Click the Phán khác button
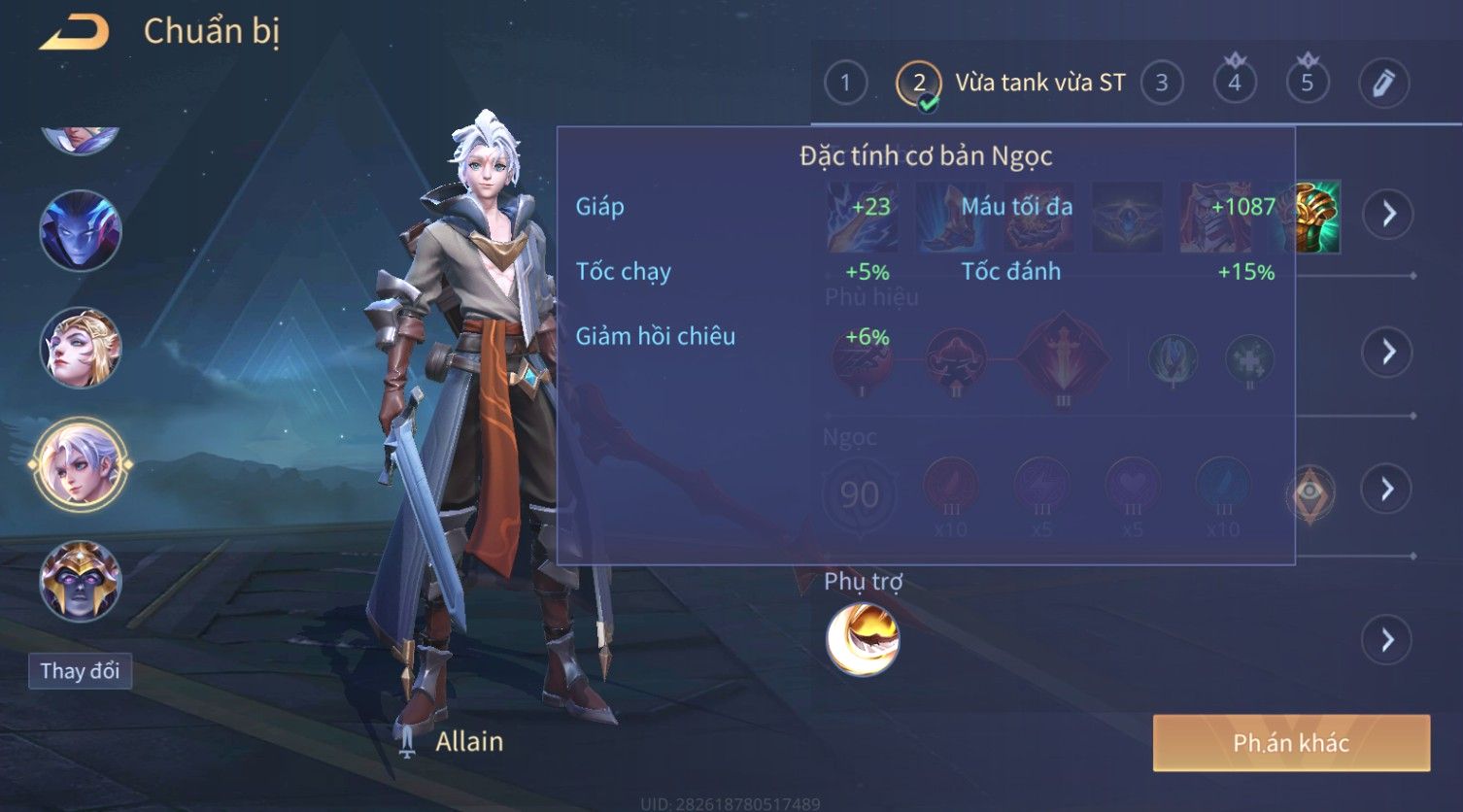 click(x=1291, y=743)
